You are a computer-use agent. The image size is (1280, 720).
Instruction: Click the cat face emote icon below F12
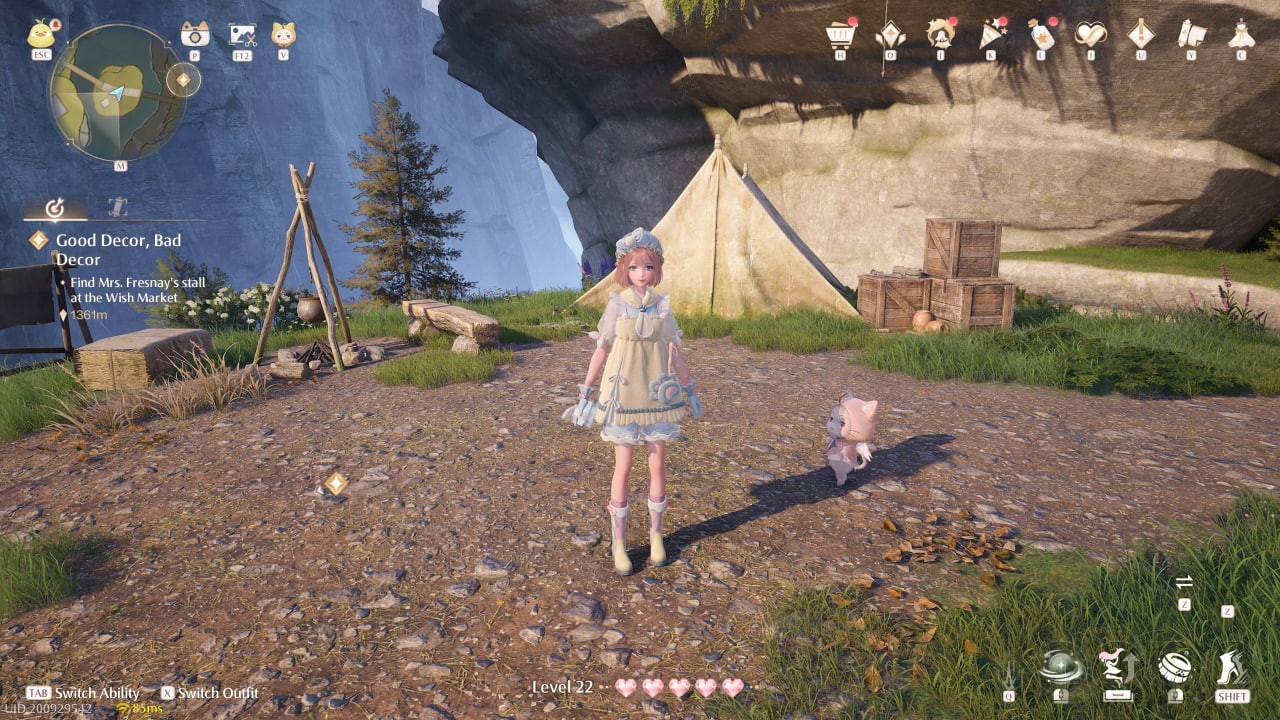coord(285,34)
